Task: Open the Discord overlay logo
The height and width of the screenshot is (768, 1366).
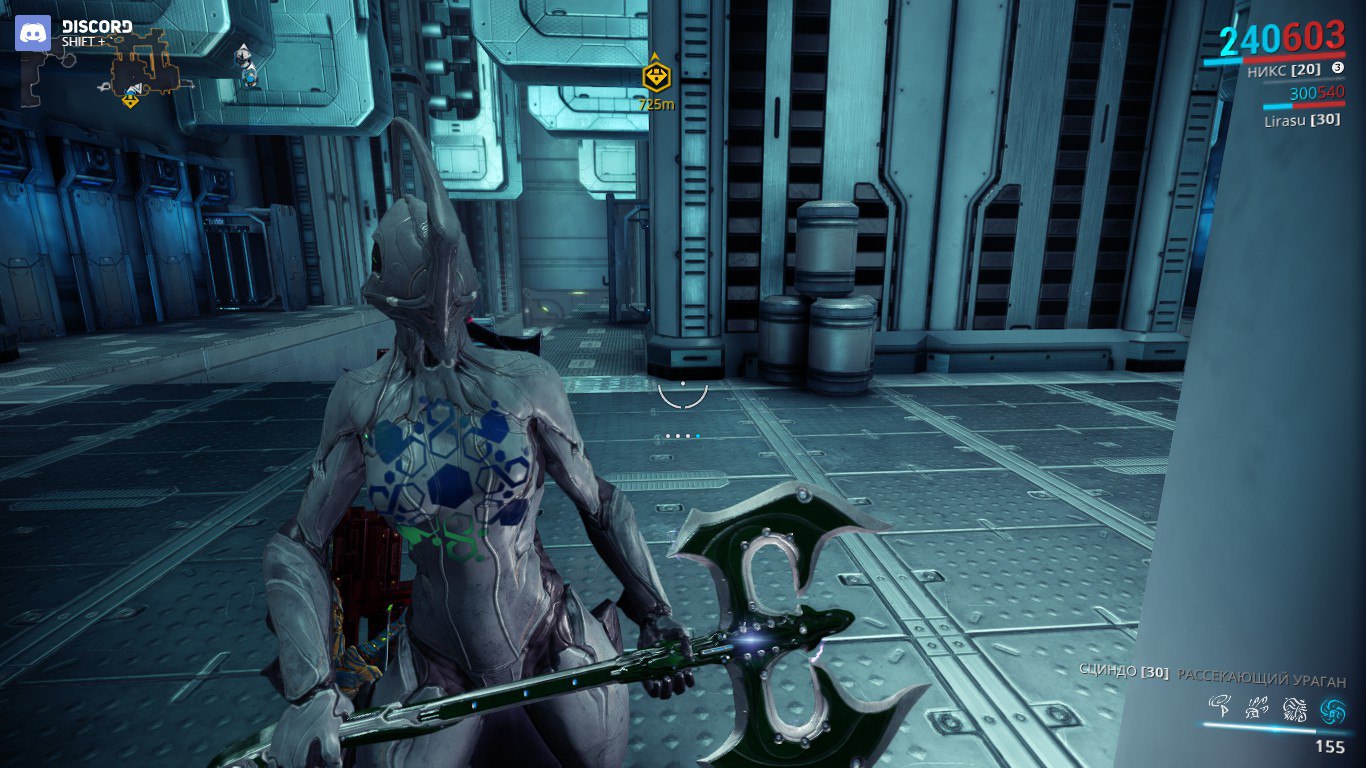Action: pos(32,32)
